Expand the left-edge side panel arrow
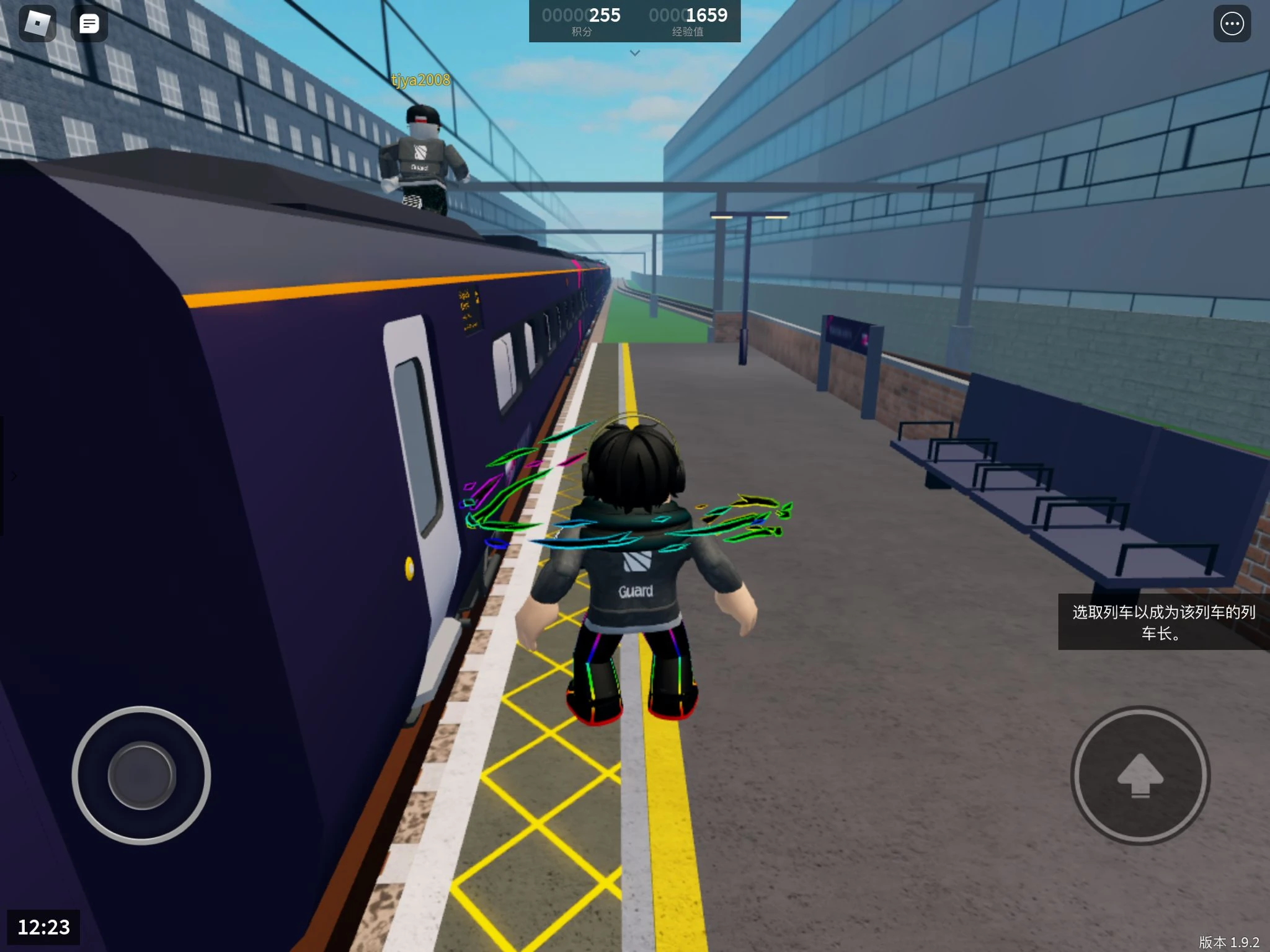 12,476
